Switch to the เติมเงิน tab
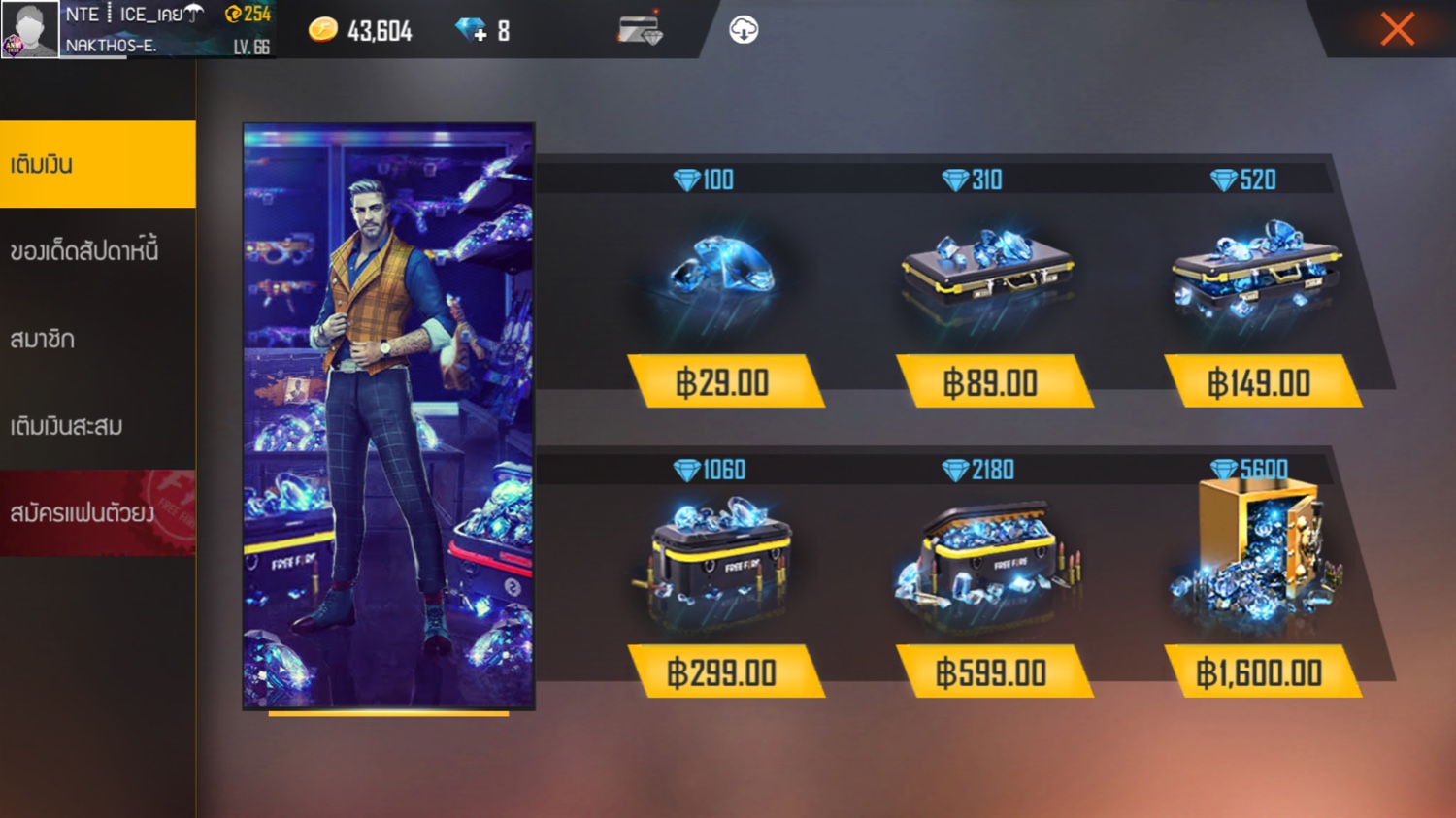1456x818 pixels. pos(97,164)
